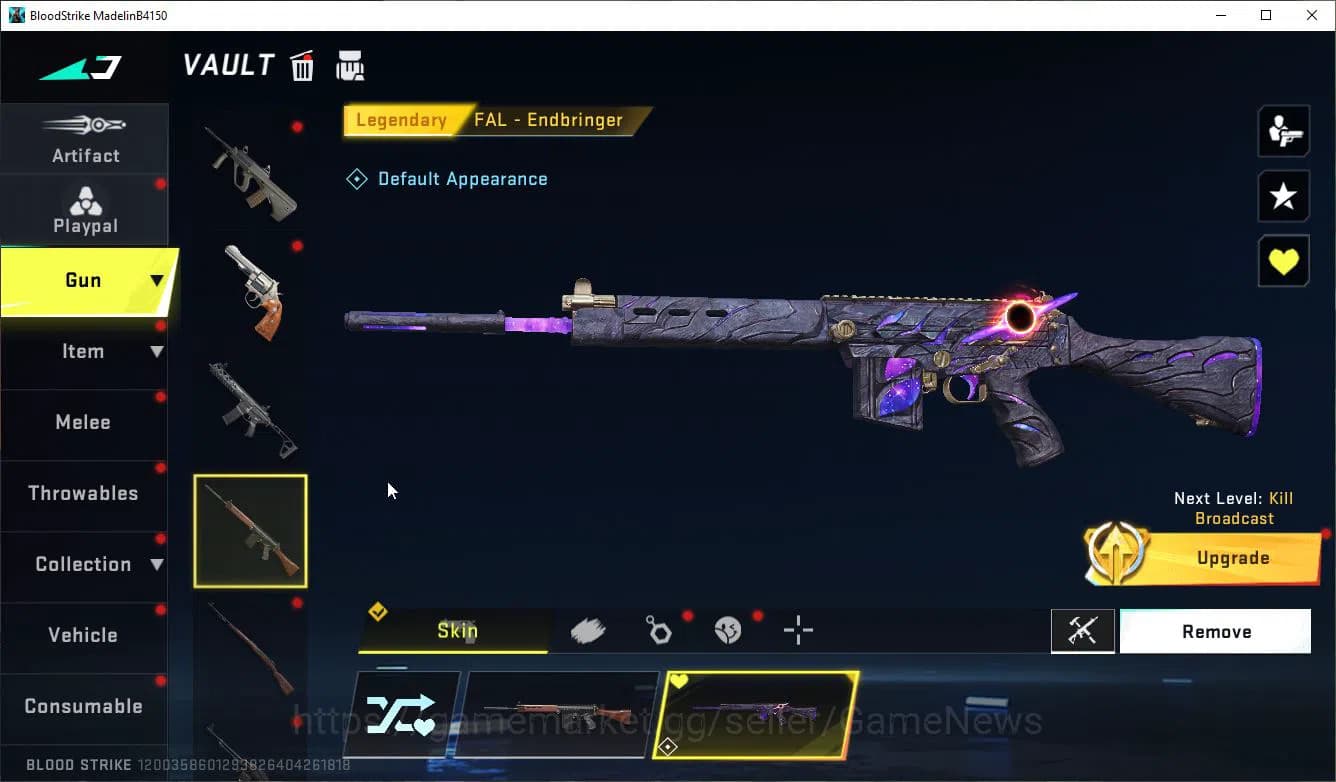Open the Throwables category in the sidebar

[82, 493]
